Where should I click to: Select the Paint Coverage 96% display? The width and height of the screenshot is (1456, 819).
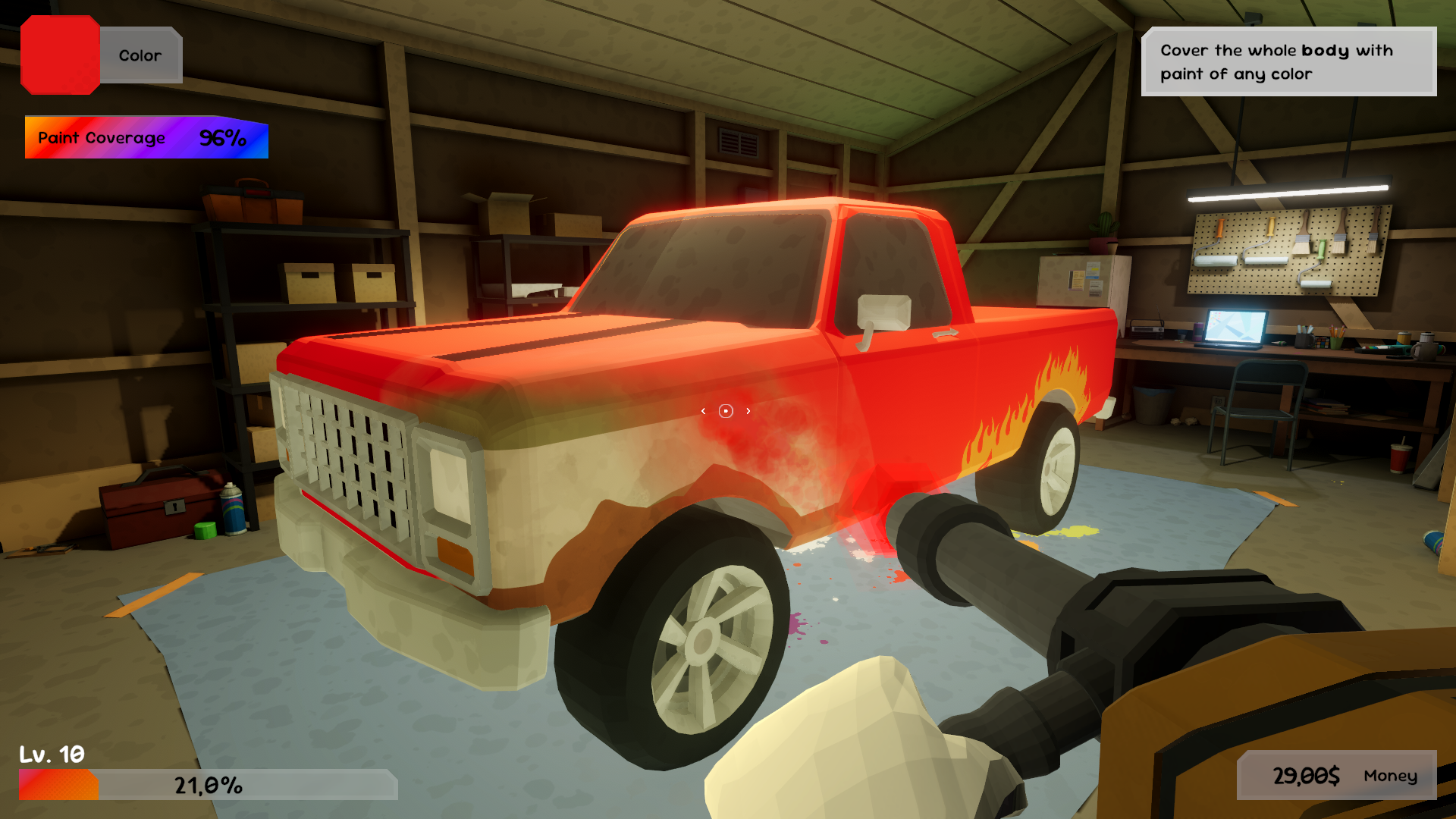pyautogui.click(x=146, y=138)
